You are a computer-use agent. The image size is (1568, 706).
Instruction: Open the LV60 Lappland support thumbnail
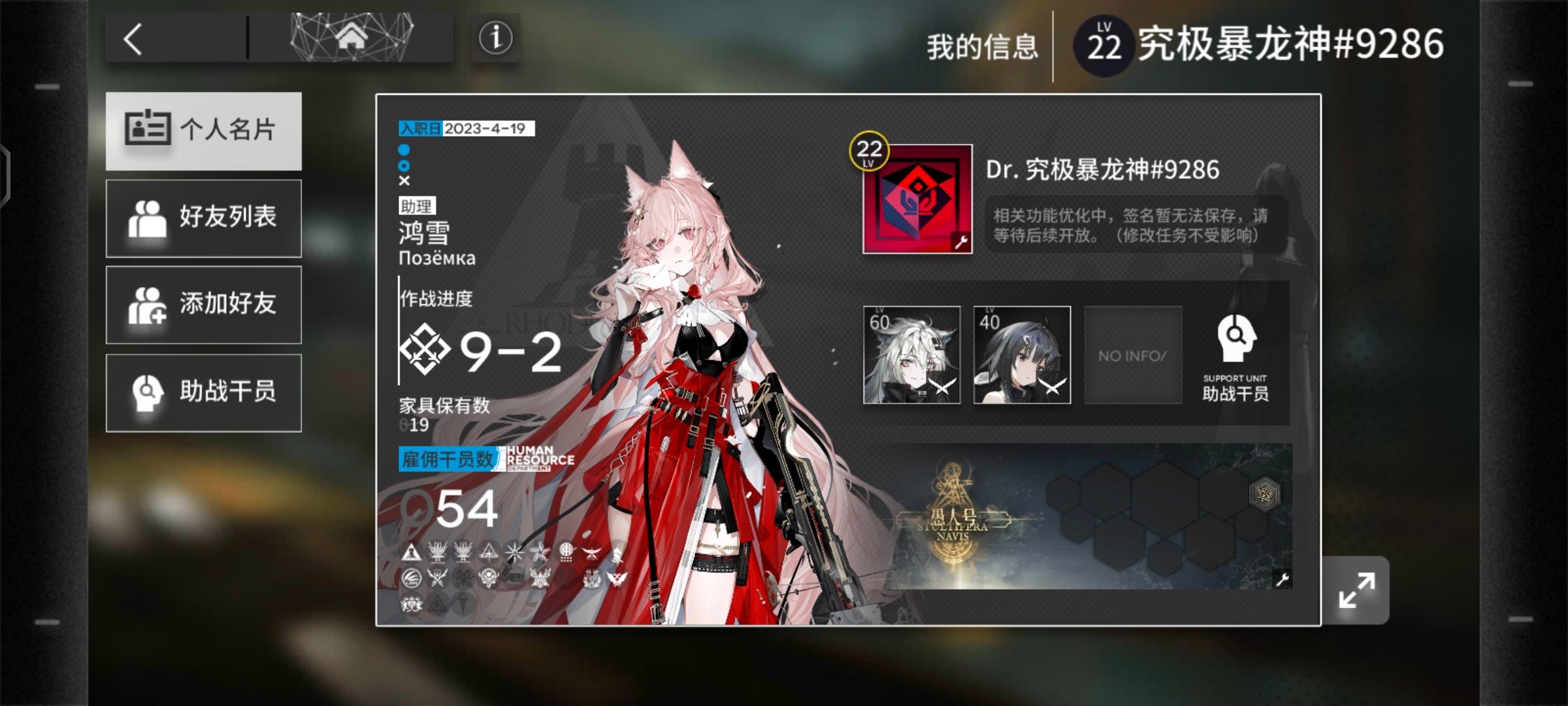coord(912,355)
